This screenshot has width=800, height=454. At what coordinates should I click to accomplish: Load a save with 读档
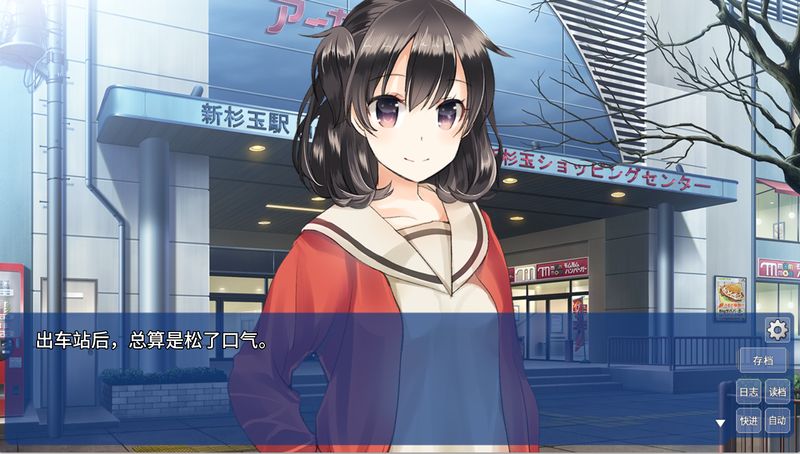(777, 392)
